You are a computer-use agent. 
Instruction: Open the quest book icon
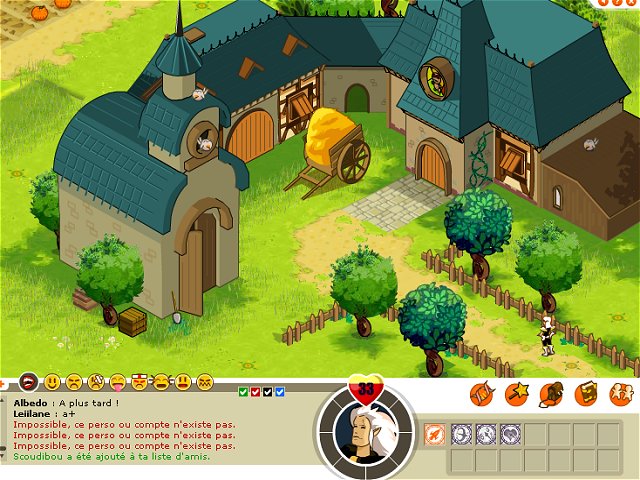coord(586,394)
